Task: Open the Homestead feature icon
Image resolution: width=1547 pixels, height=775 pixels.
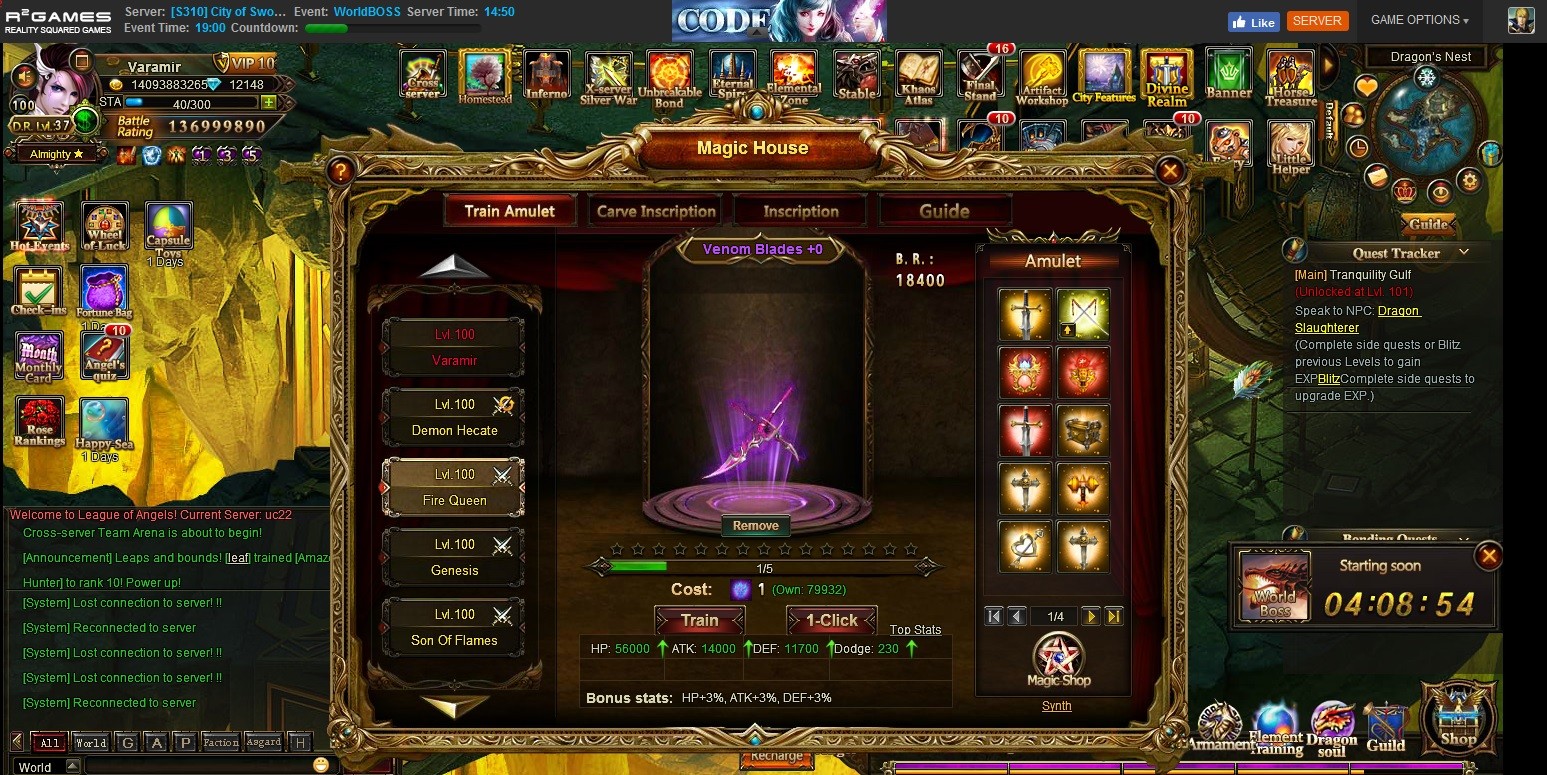Action: 484,76
